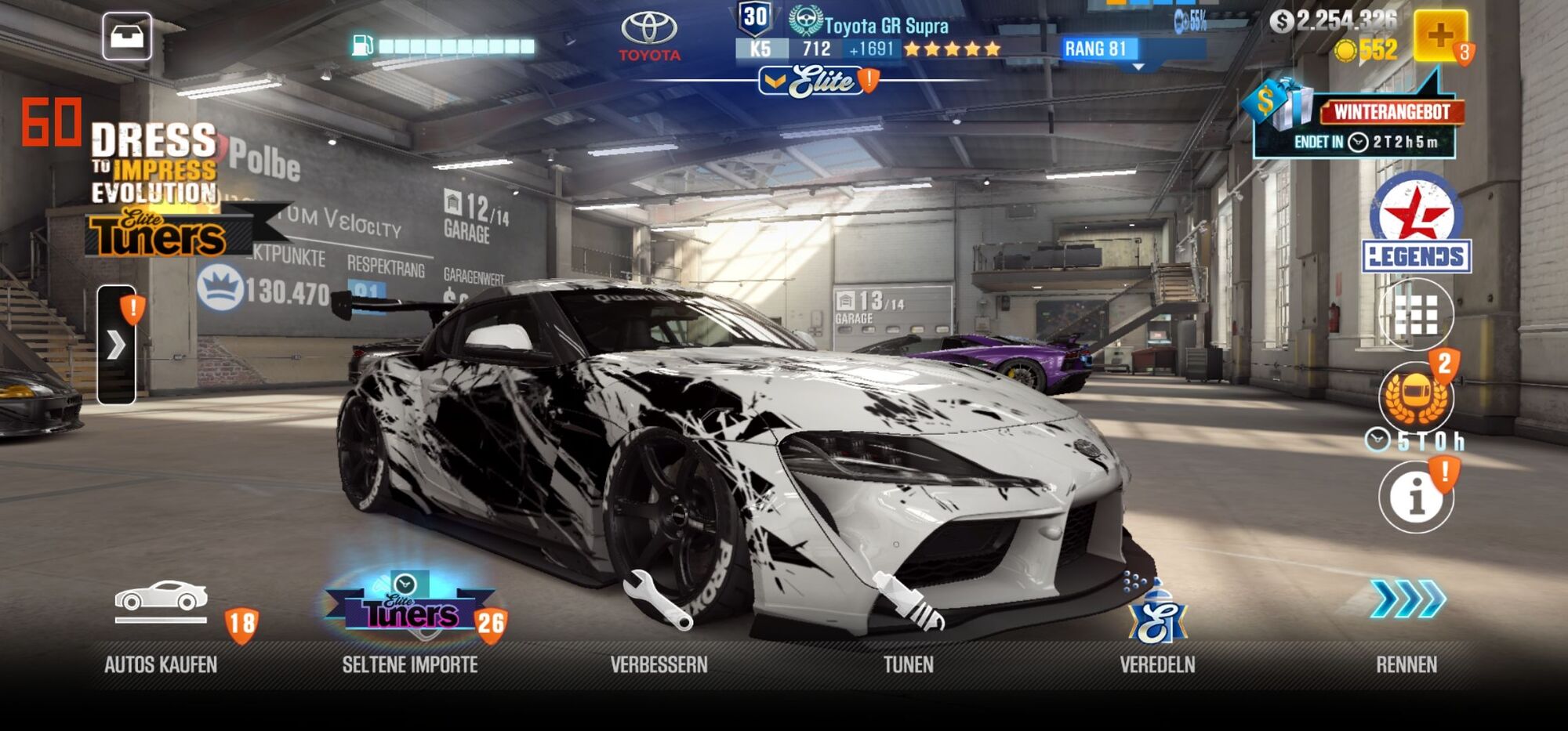
Task: Tap the fuel gauge indicator
Action: (445, 46)
